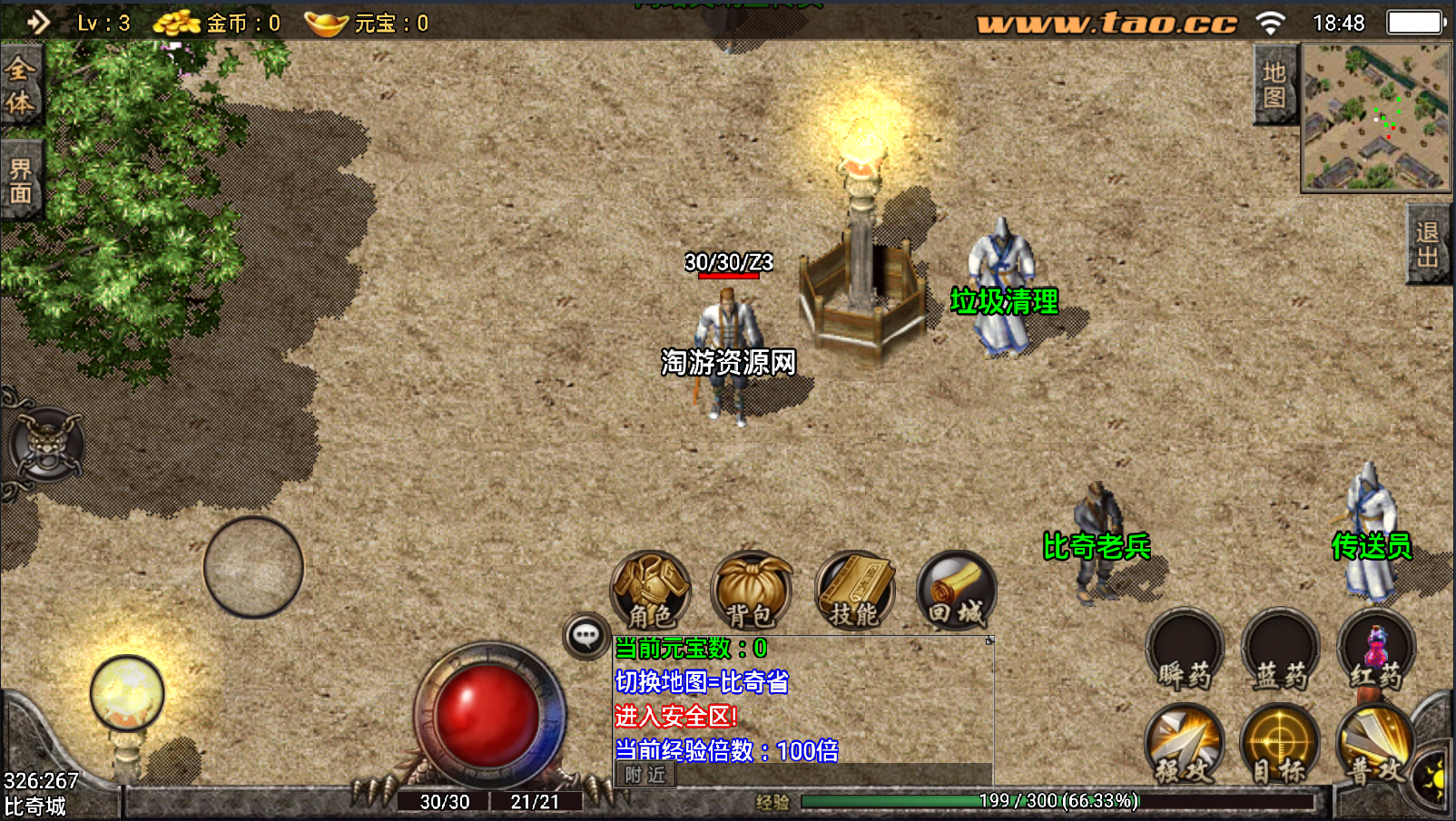Use the 蓝药 blue potion slot
Image resolution: width=1456 pixels, height=821 pixels.
click(1280, 650)
